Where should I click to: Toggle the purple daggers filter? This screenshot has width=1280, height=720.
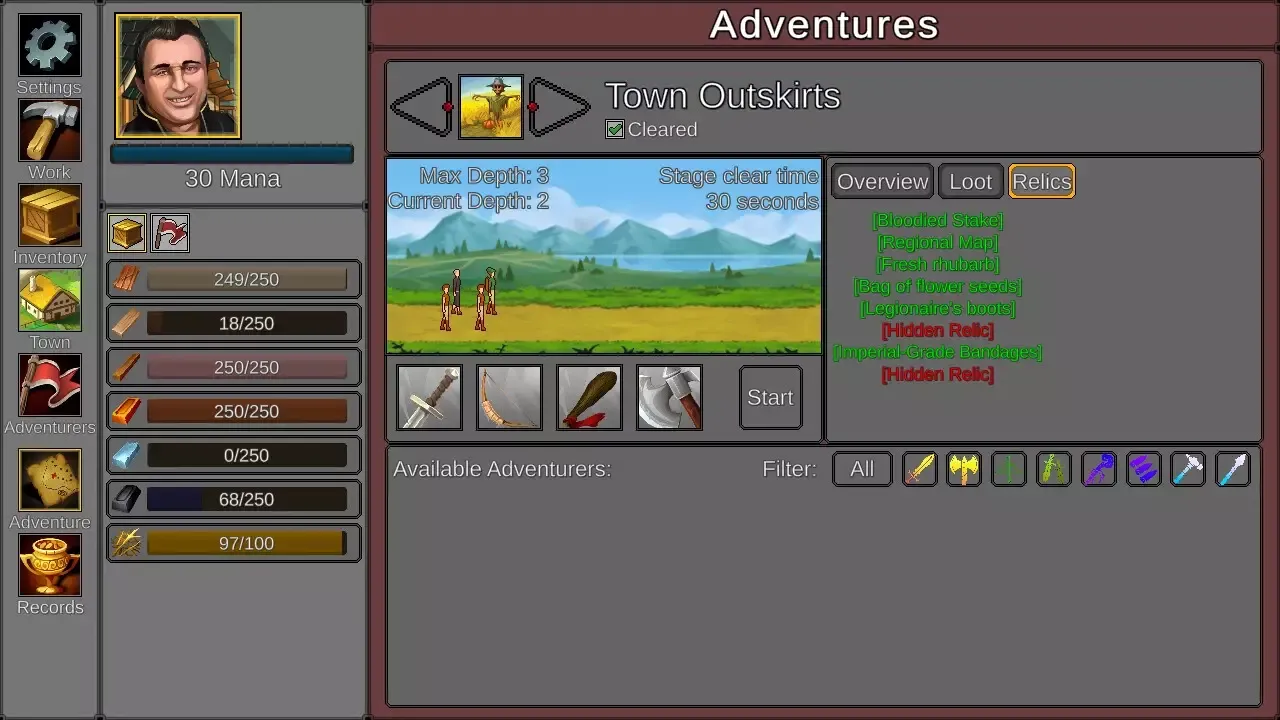coord(1143,469)
